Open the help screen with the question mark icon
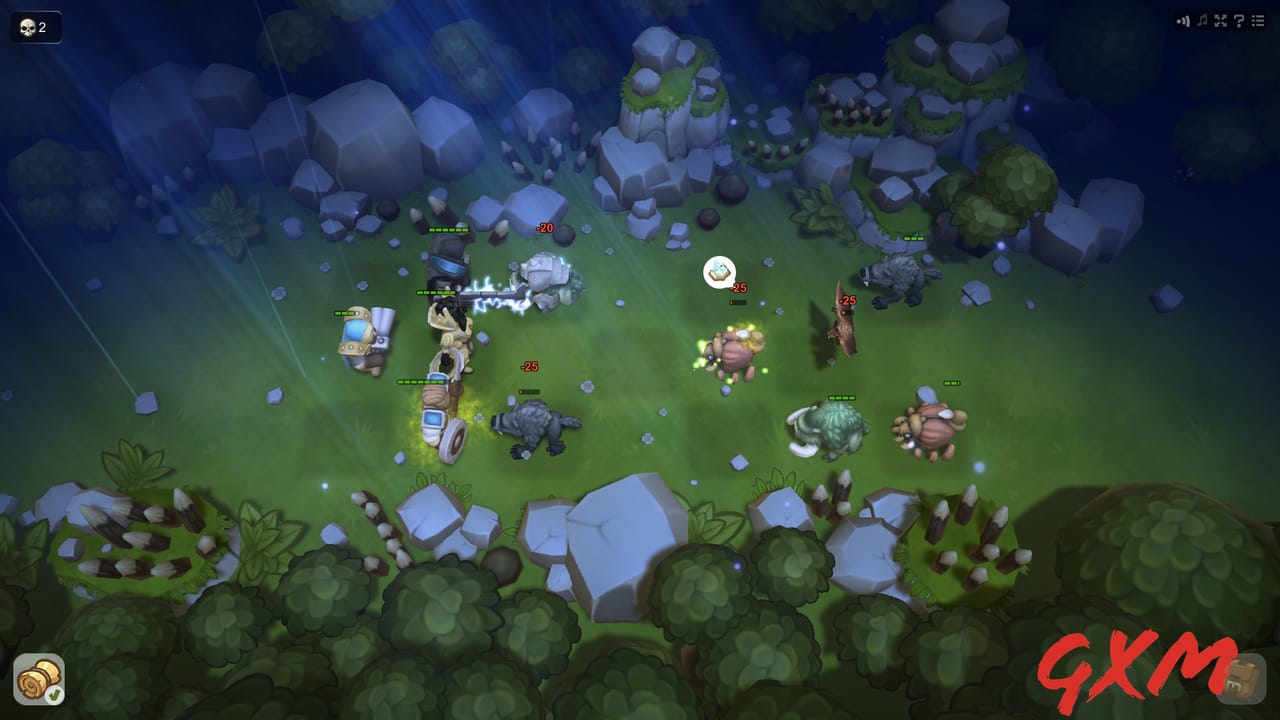 1238,20
